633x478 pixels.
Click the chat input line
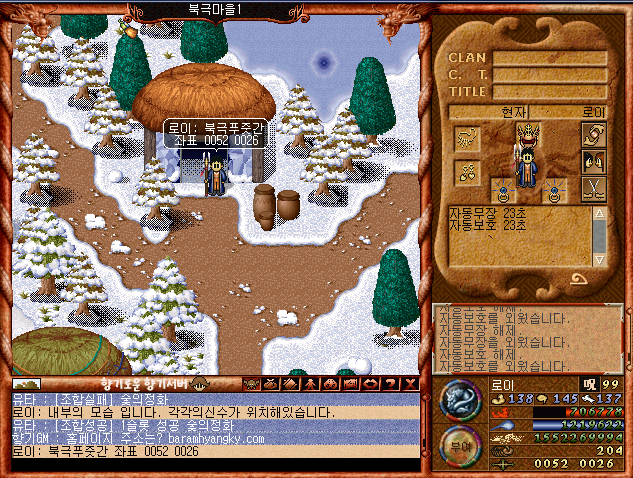pyautogui.click(x=215, y=465)
